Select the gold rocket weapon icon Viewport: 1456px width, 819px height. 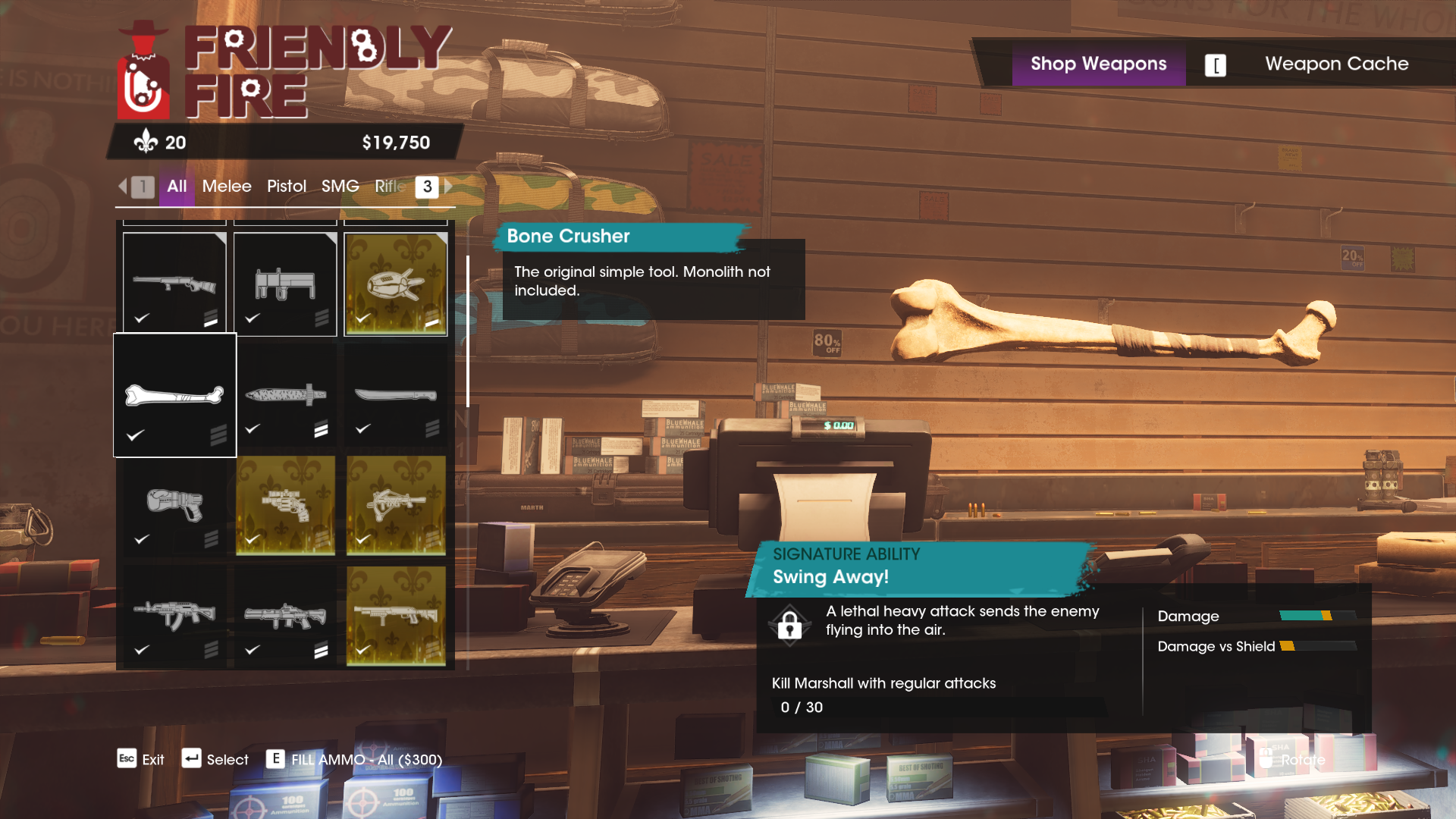tap(396, 284)
